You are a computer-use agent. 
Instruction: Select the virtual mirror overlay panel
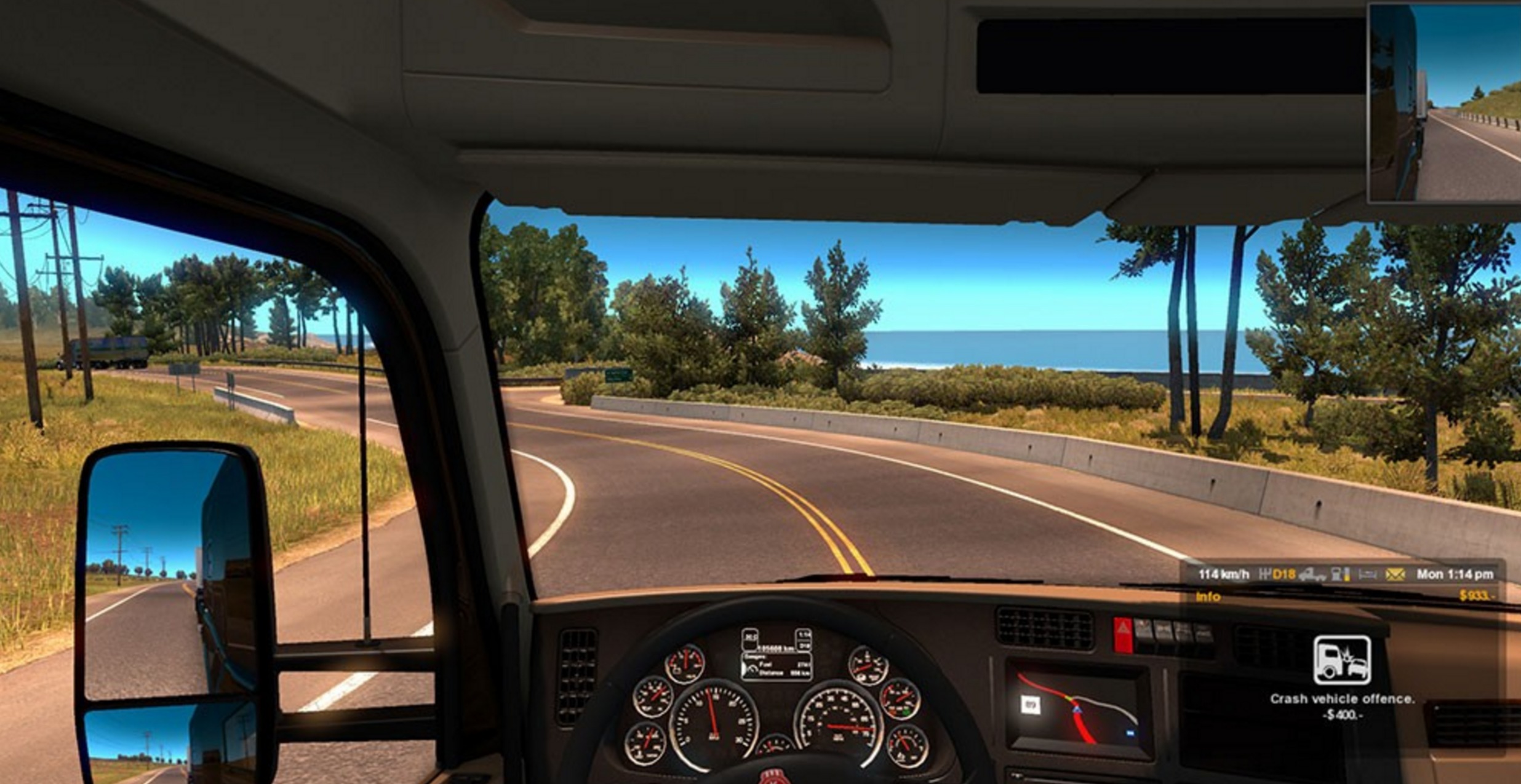tap(1443, 103)
